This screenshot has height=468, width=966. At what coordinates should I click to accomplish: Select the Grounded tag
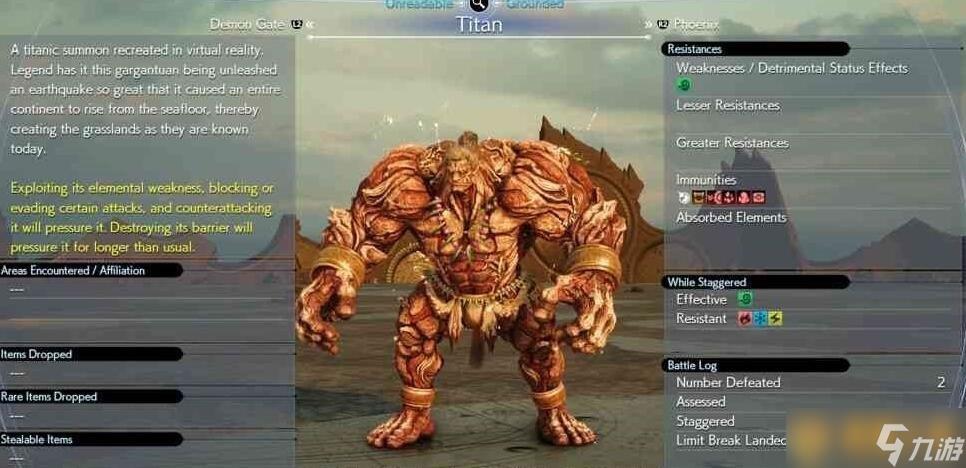pos(534,4)
